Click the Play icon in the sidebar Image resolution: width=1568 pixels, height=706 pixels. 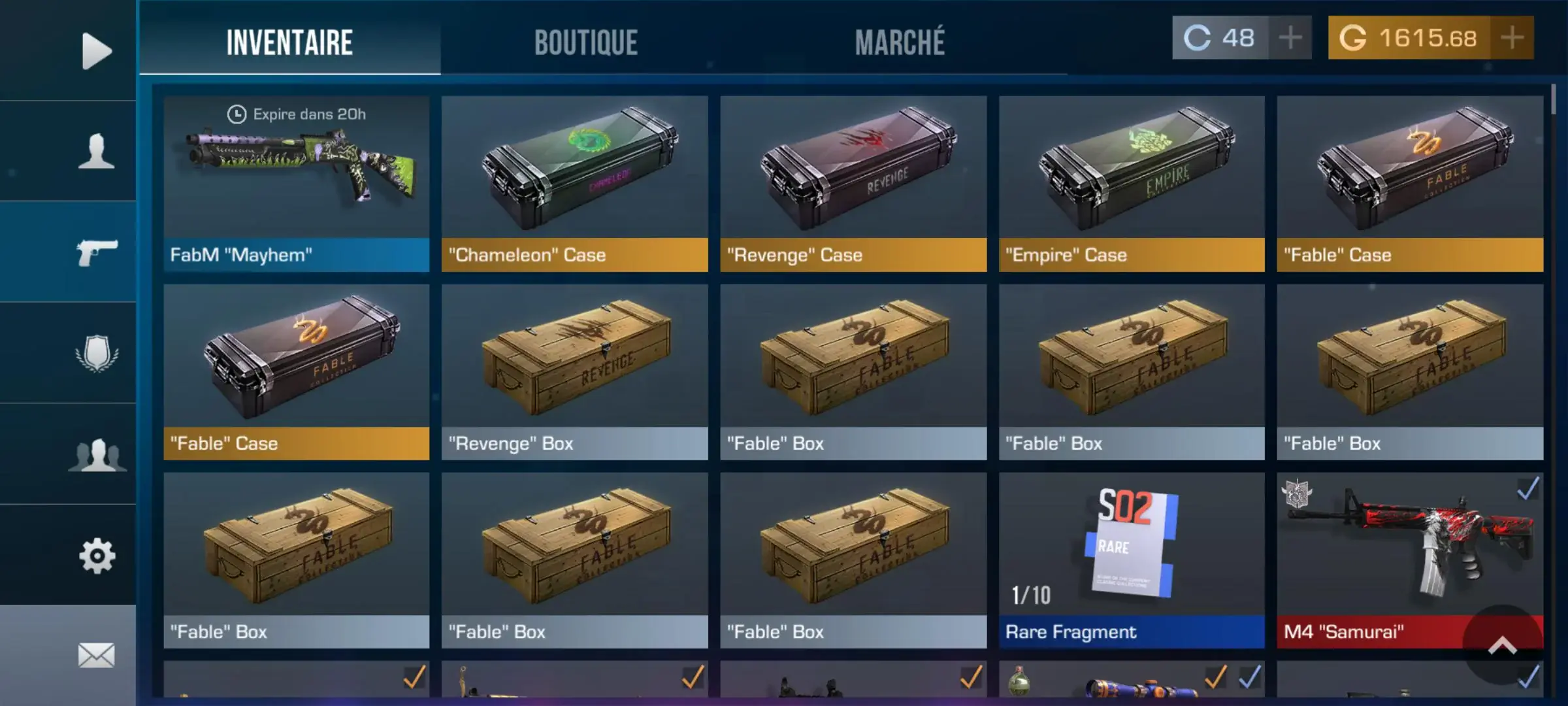tap(95, 49)
